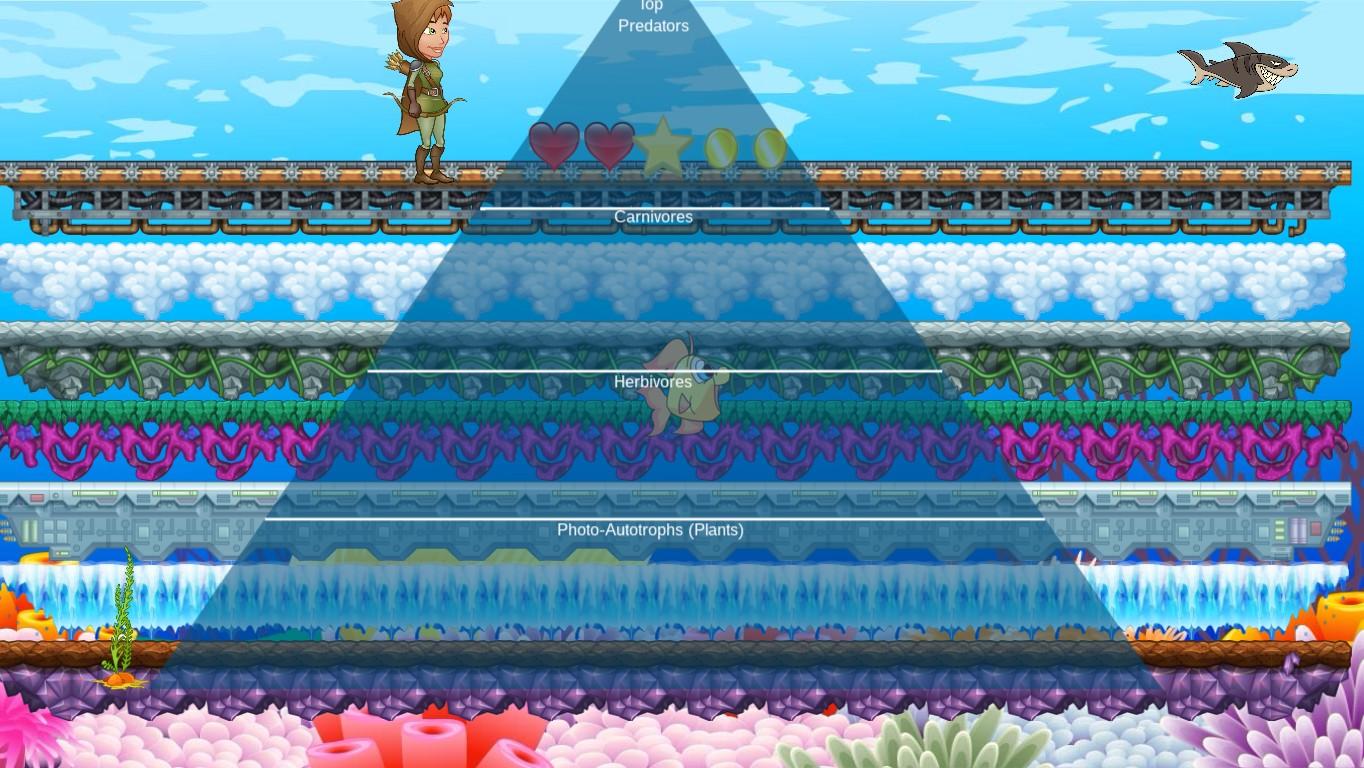Viewport: 1364px width, 768px height.
Task: Switch to the Herbivores level label
Action: [x=652, y=382]
